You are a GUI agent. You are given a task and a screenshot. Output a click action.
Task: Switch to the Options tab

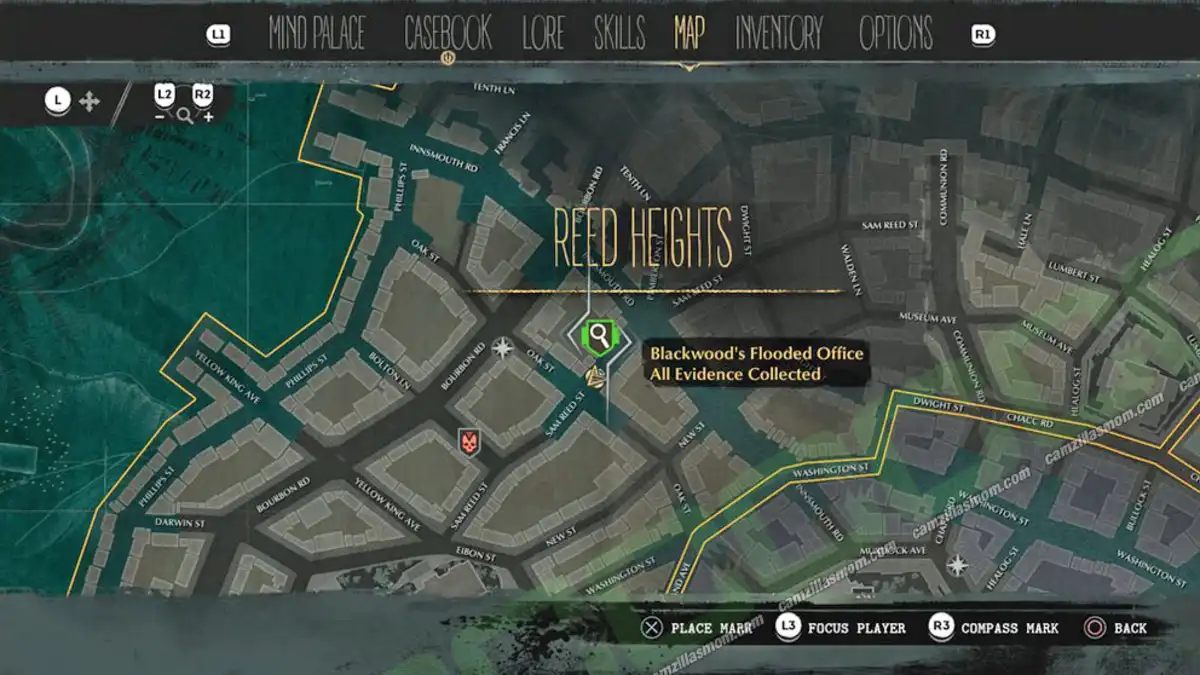[896, 34]
